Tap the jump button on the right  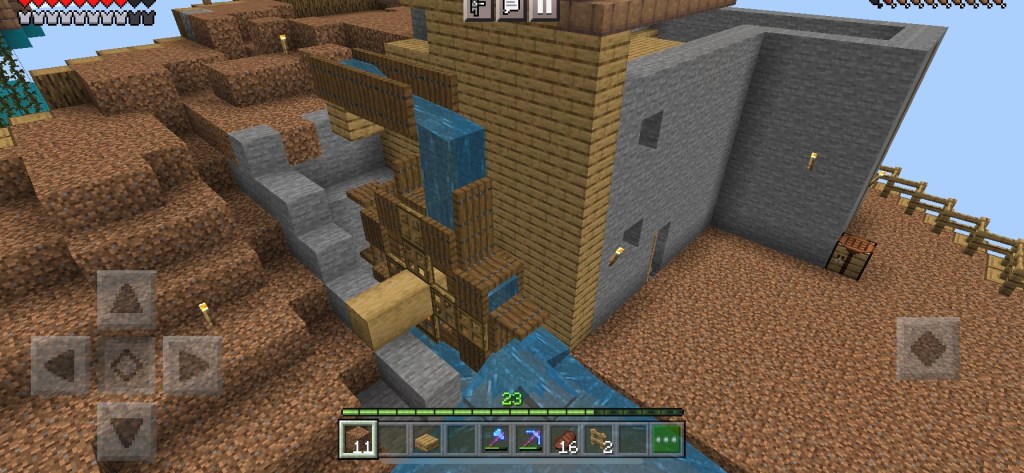click(x=927, y=349)
